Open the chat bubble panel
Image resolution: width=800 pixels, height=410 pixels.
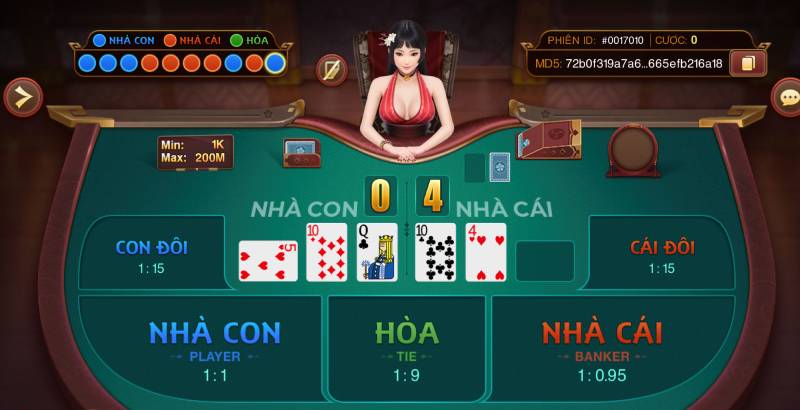point(788,97)
